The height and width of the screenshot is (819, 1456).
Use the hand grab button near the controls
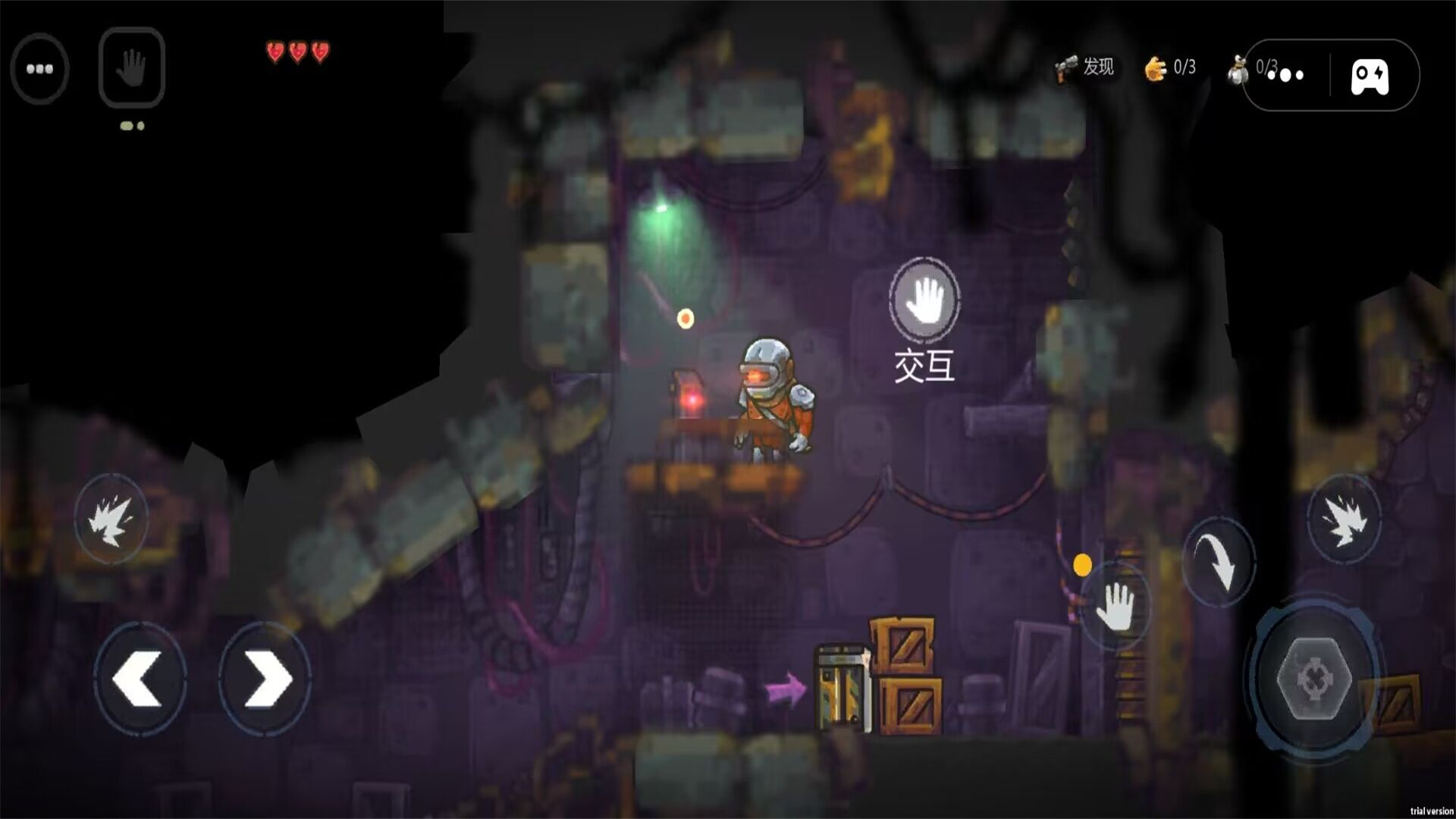point(1116,607)
